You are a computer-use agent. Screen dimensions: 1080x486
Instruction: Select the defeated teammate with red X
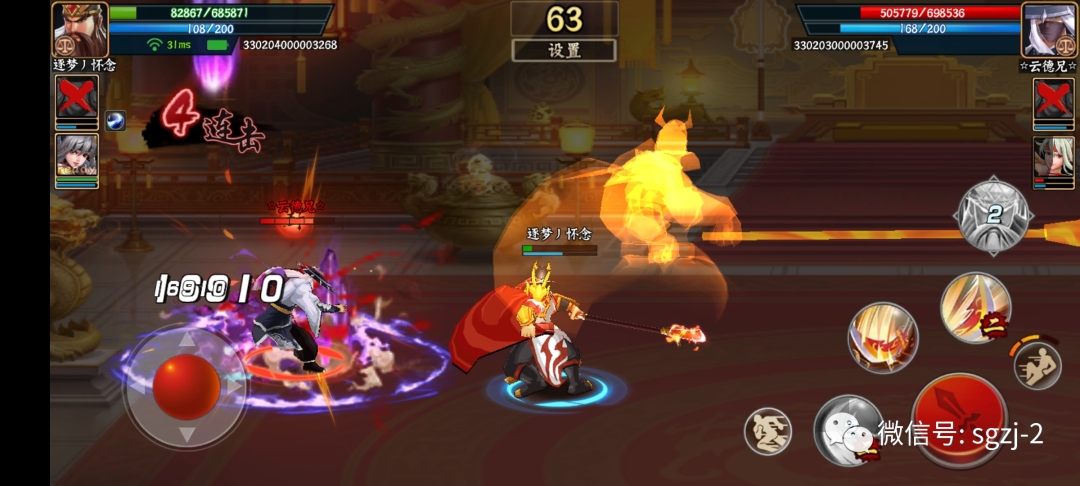tap(77, 102)
